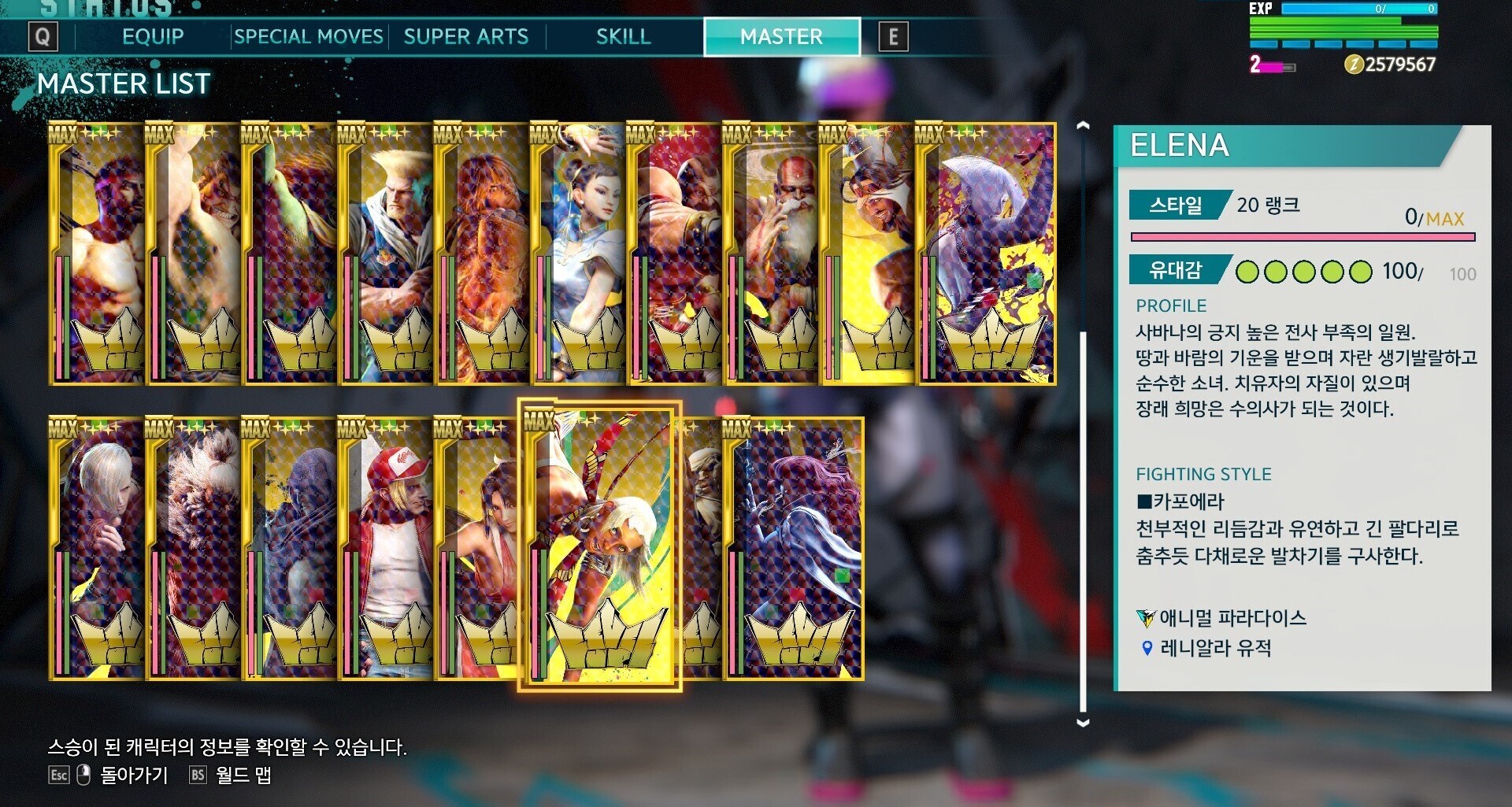
Task: Select the Blanka master card
Action: [x=289, y=254]
